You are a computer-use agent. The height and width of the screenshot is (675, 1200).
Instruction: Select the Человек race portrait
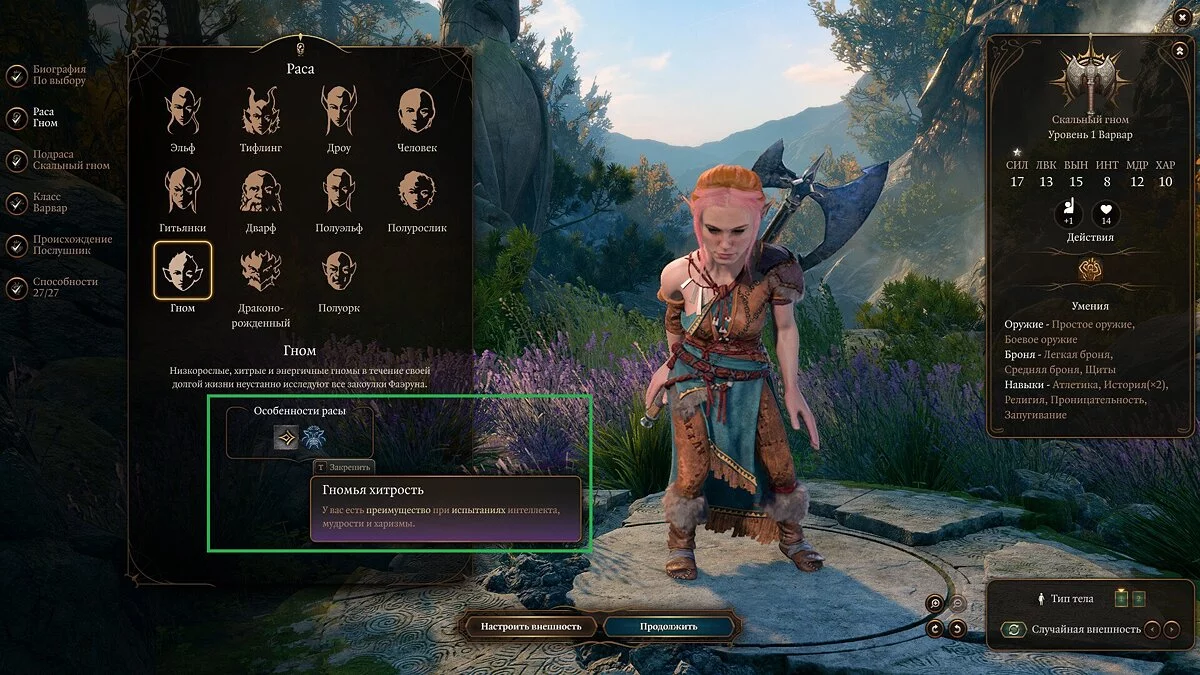(417, 111)
